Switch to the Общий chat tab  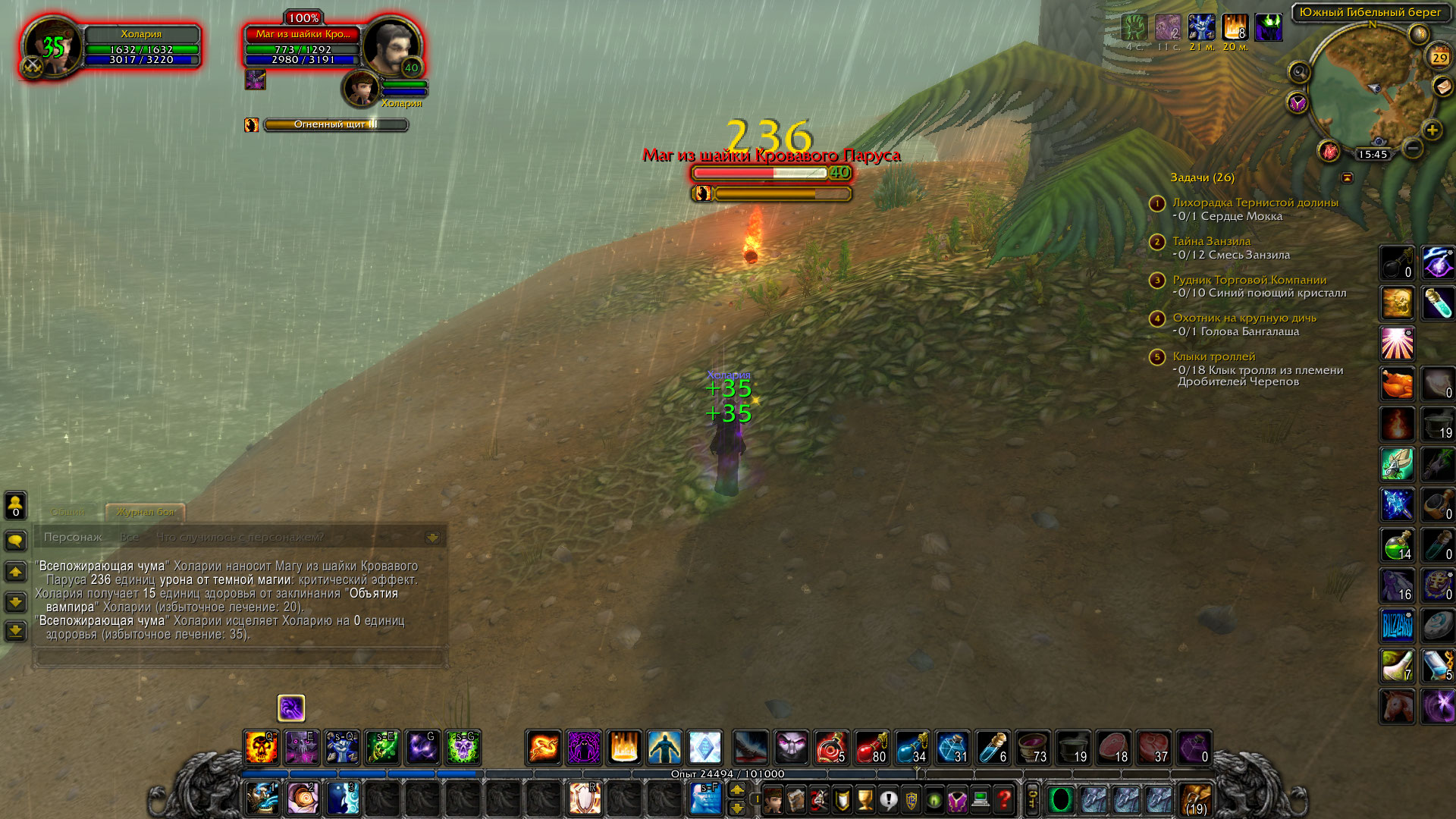coord(68,512)
